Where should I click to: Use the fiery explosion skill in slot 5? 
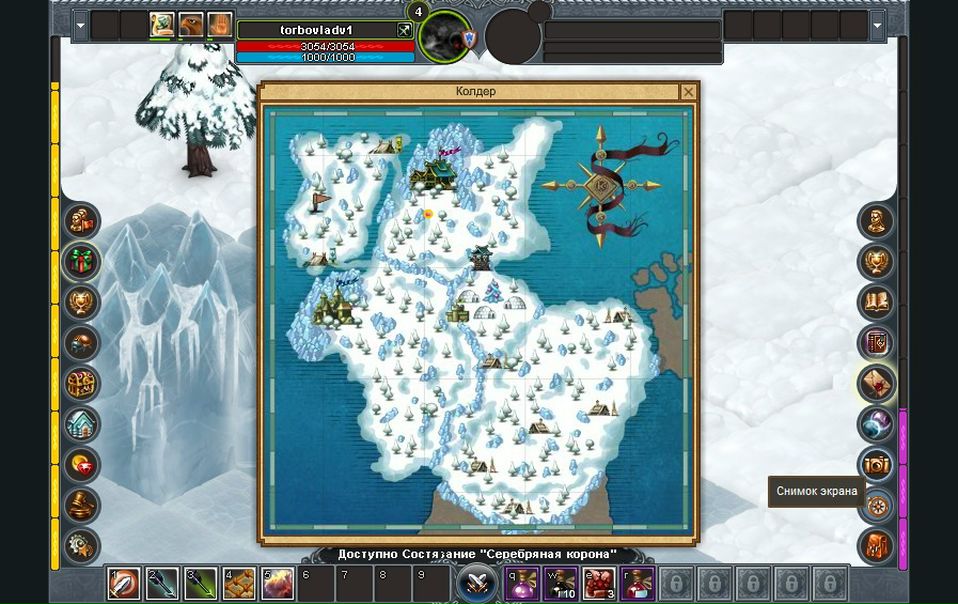pyautogui.click(x=277, y=582)
